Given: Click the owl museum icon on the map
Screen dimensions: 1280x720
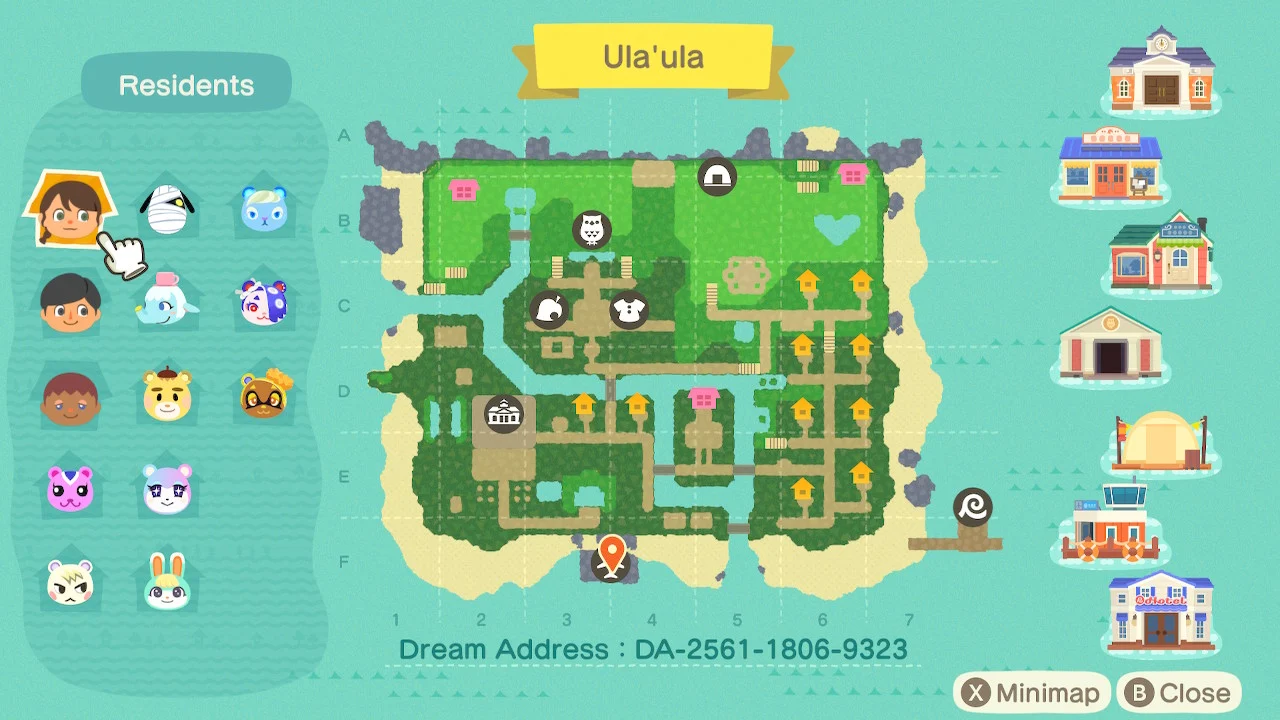Looking at the screenshot, I should tap(591, 229).
